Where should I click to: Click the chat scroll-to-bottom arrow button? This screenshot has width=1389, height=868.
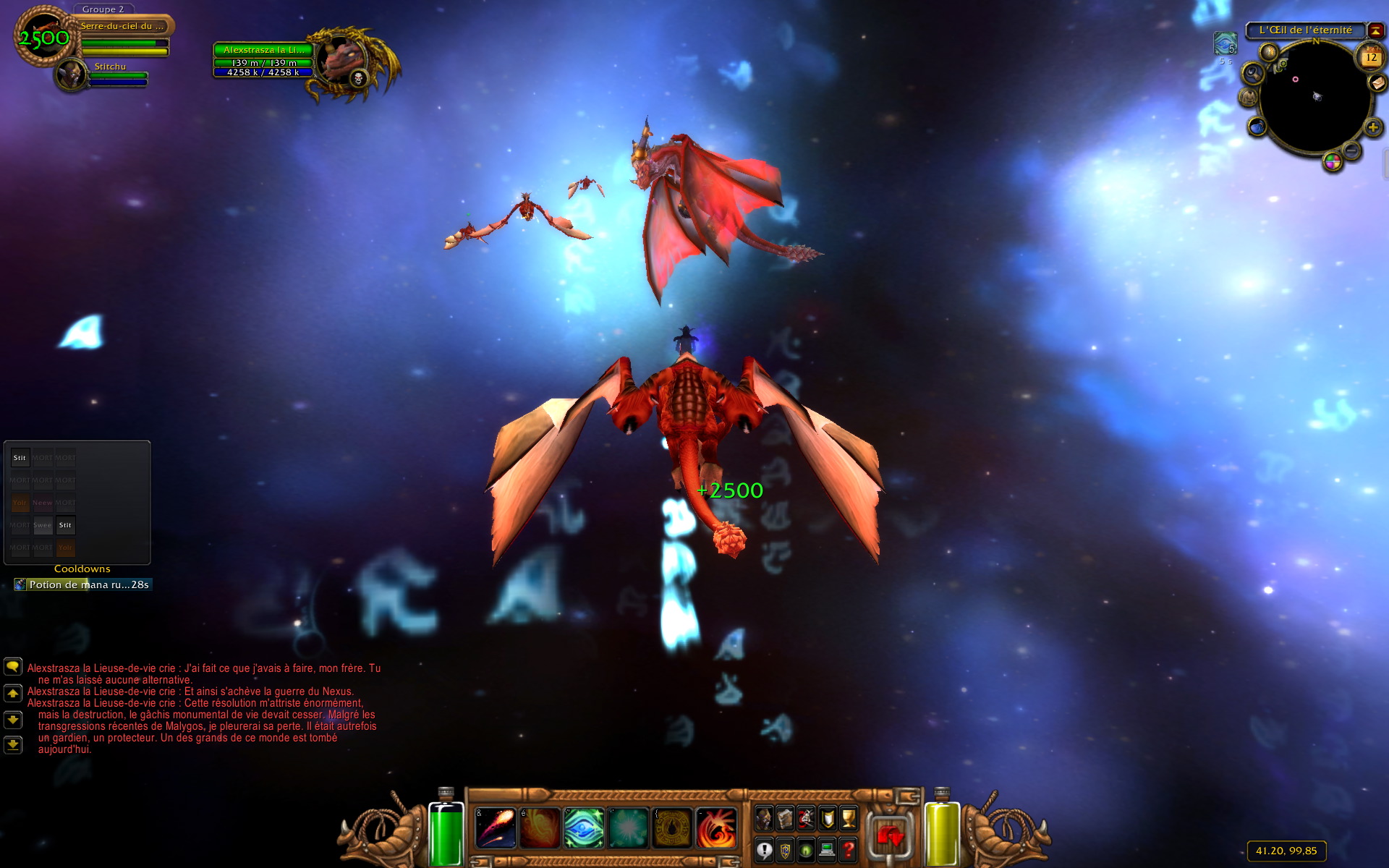13,744
